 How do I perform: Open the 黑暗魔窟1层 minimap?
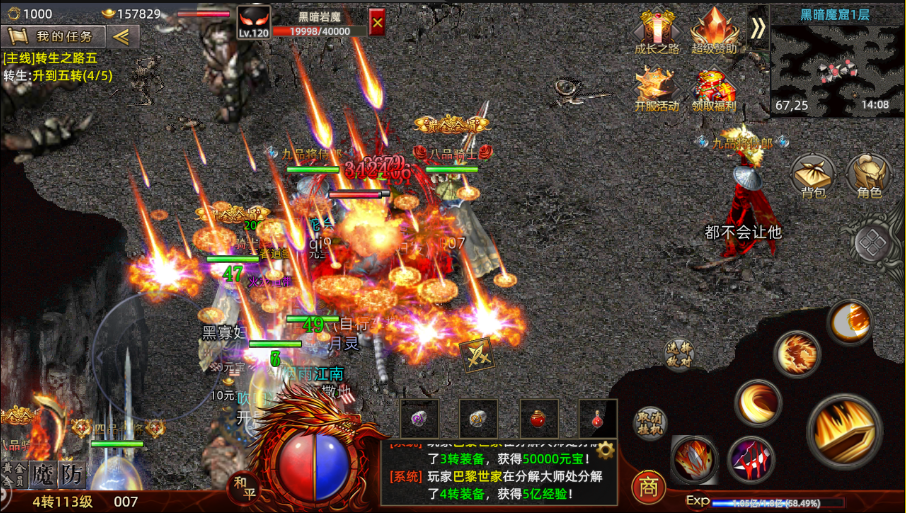click(835, 60)
